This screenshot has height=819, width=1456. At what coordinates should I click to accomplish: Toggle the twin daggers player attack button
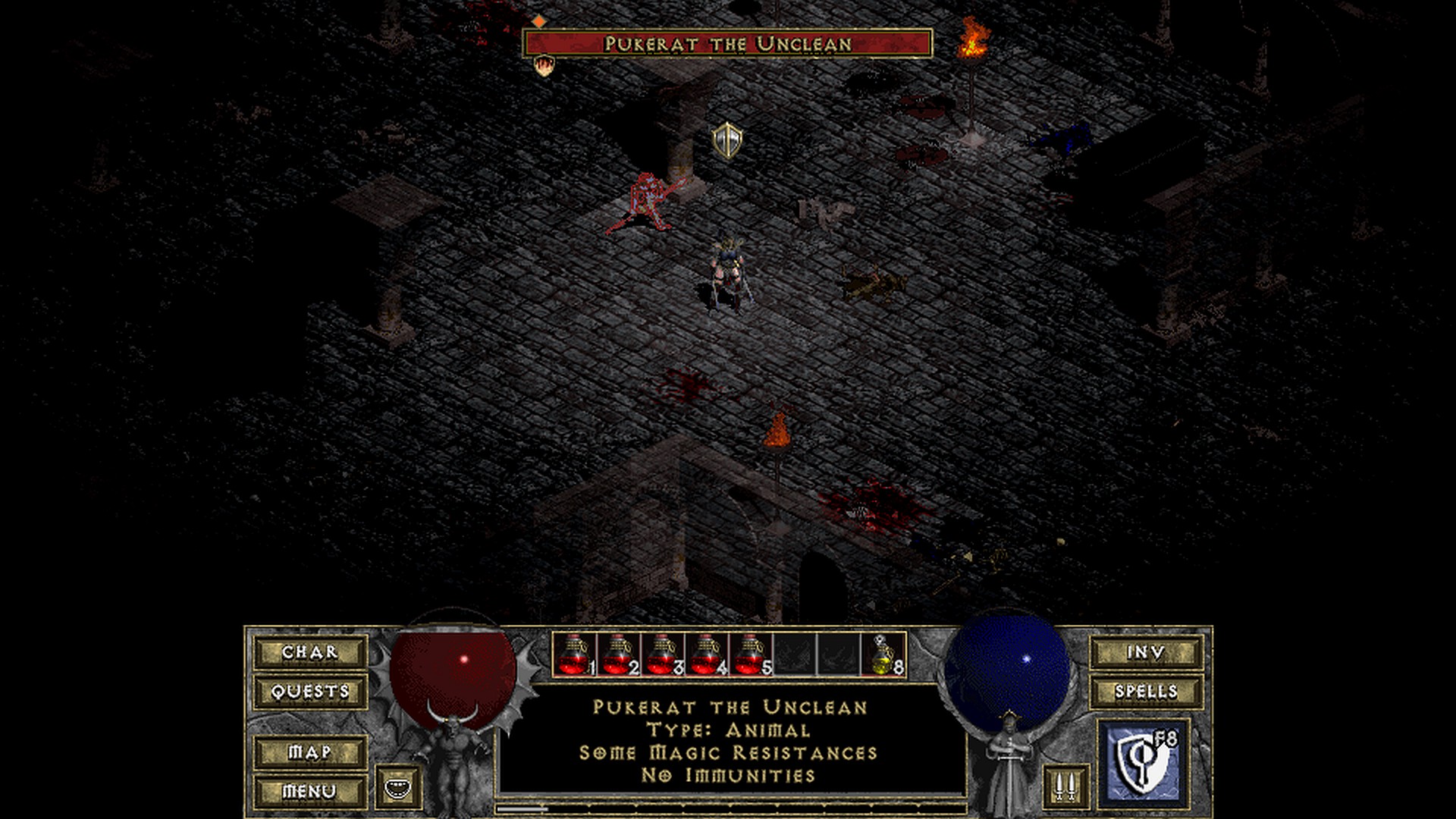point(1065,786)
